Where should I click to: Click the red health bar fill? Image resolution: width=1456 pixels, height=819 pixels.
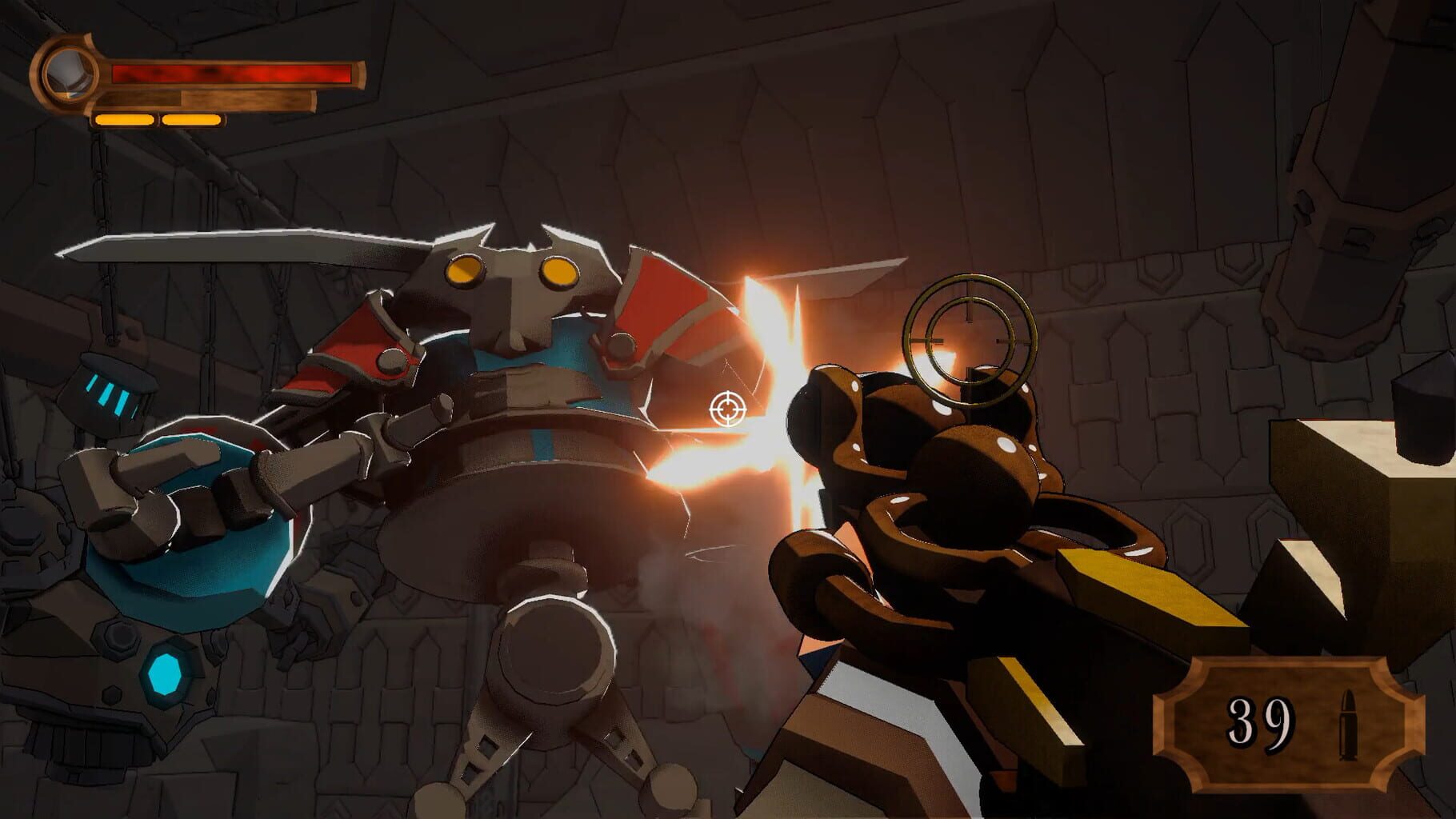232,74
